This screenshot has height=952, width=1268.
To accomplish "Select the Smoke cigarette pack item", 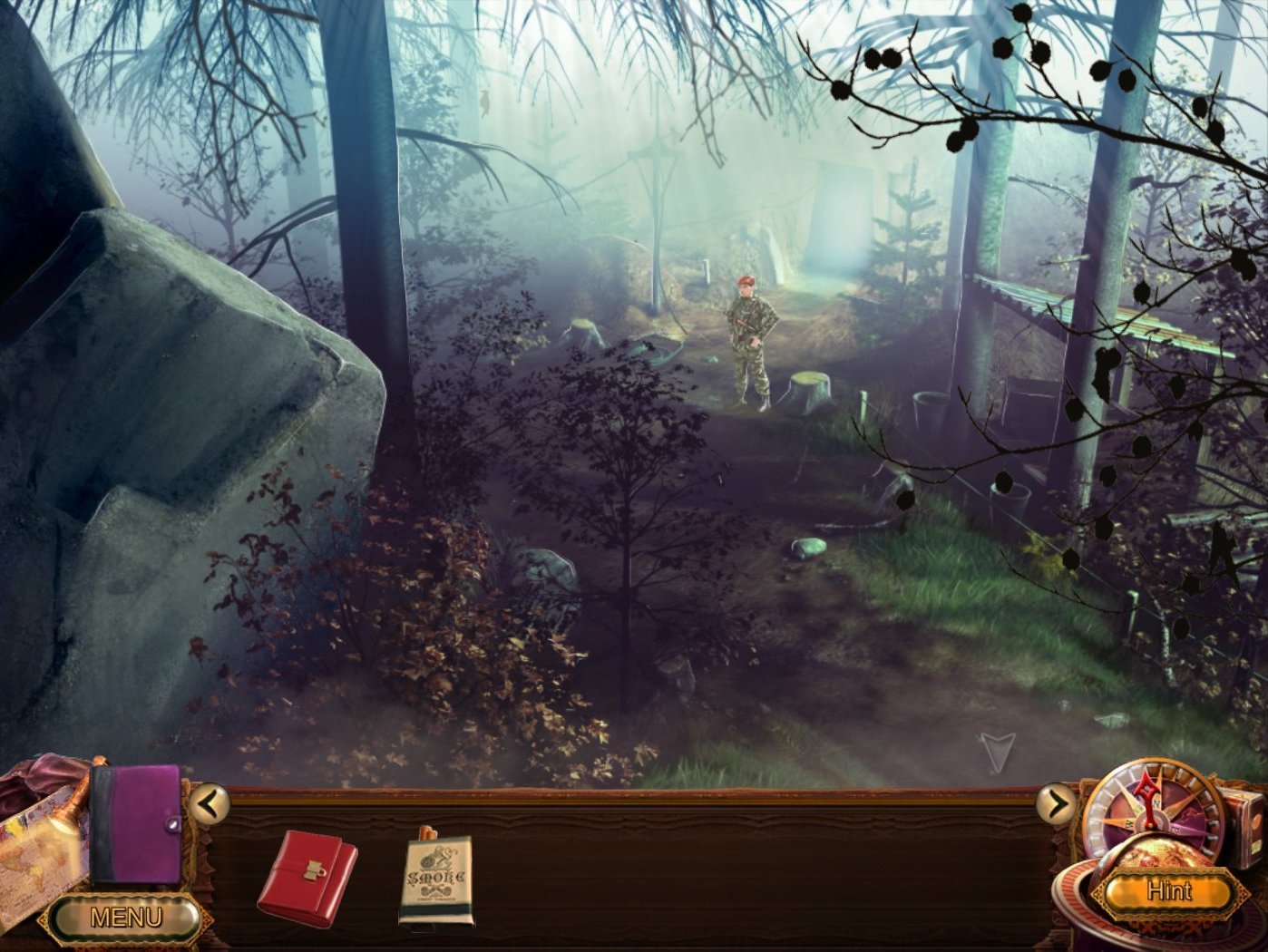I will click(x=435, y=879).
